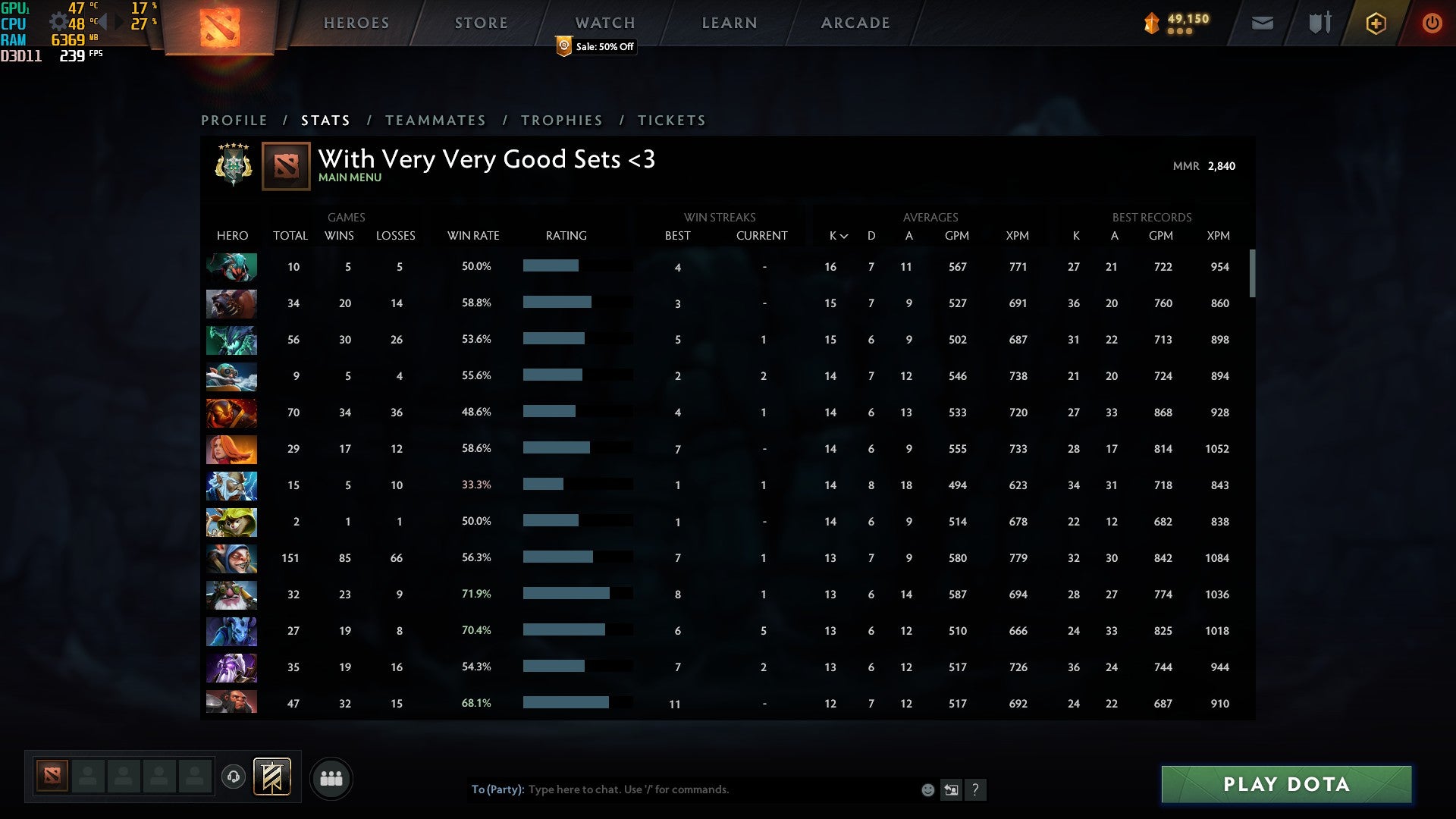Image resolution: width=1456 pixels, height=819 pixels.
Task: Open the friends list people icon
Action: (331, 778)
